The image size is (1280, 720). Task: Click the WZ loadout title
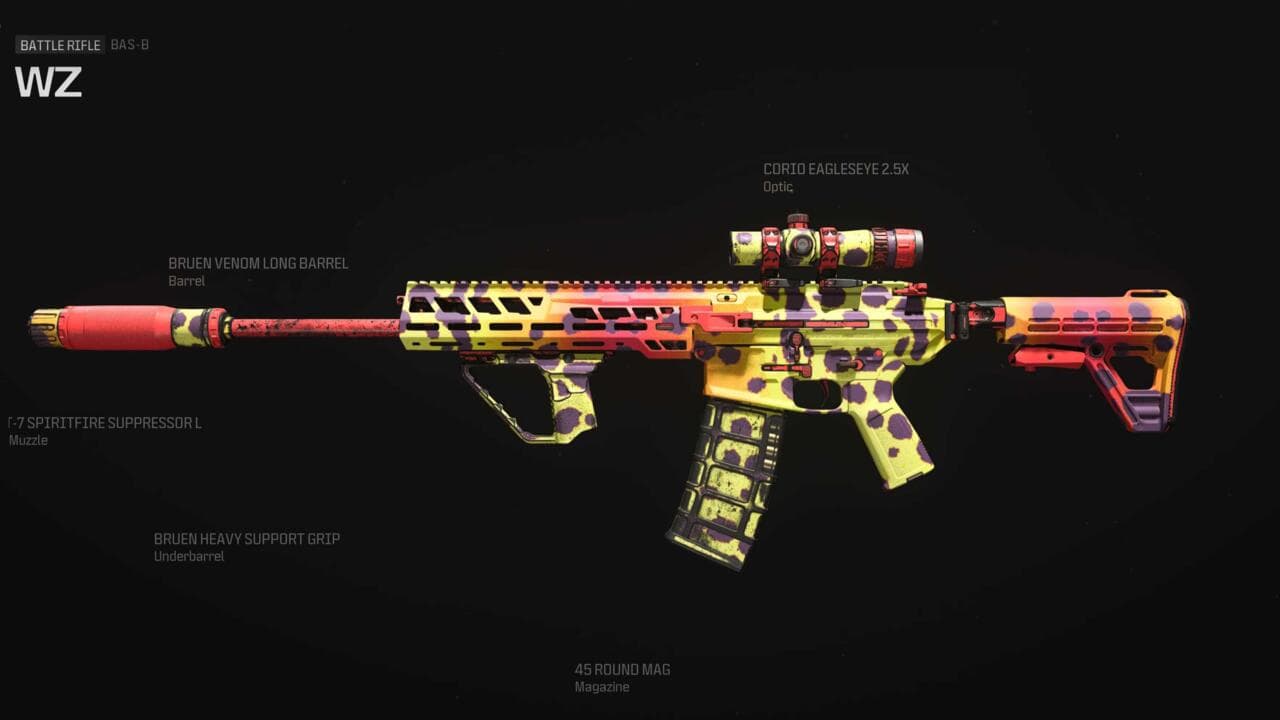click(x=50, y=84)
